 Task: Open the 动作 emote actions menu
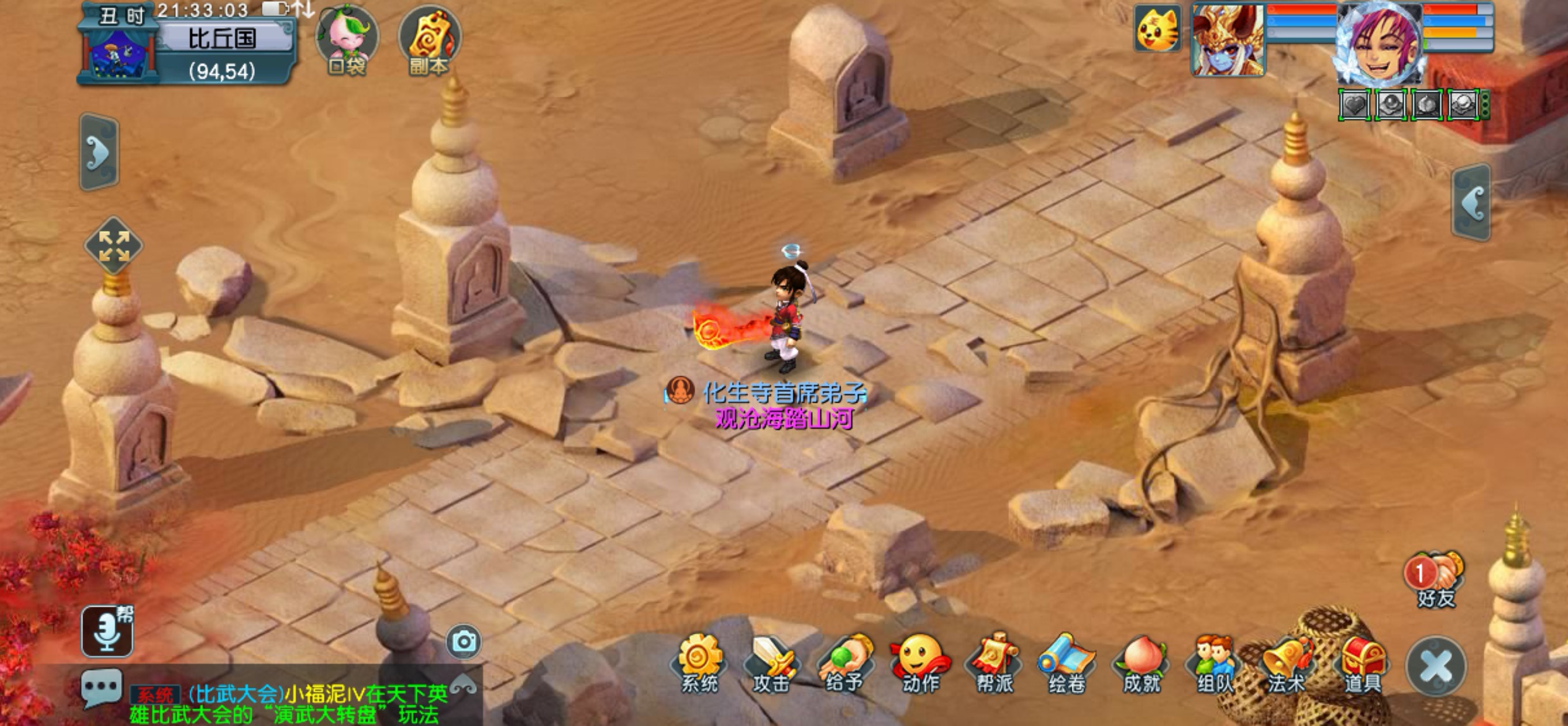coord(919,662)
